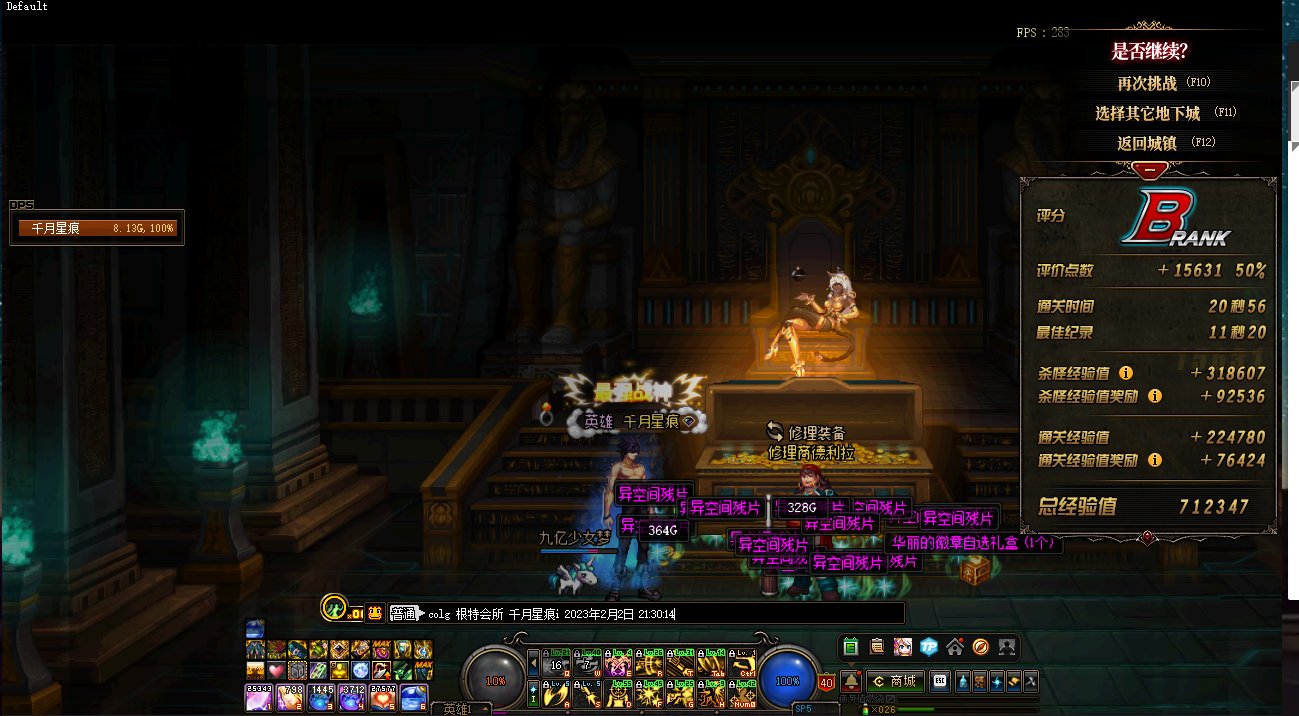Open the green calendar icon
The image size is (1299, 716).
851,647
